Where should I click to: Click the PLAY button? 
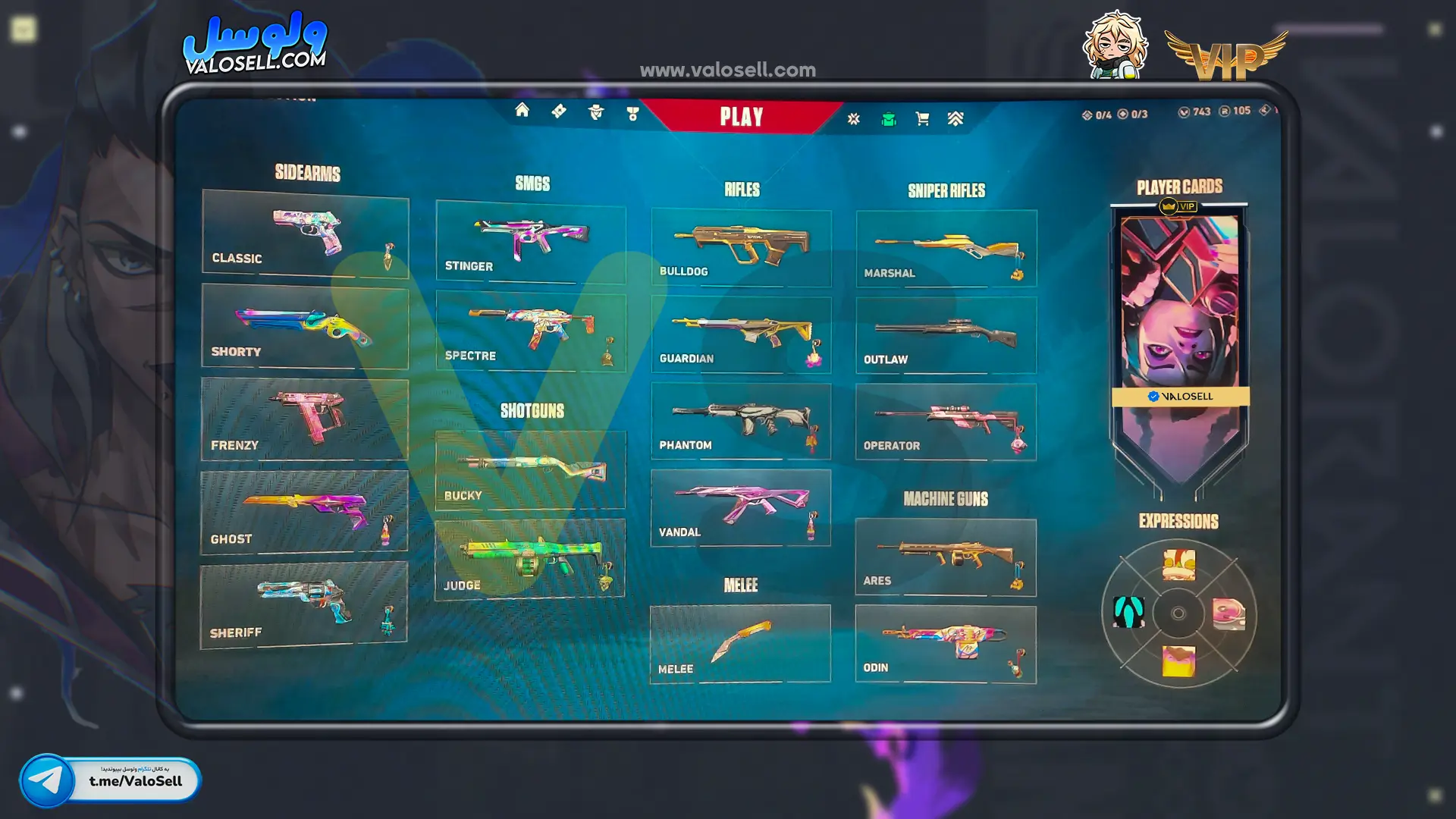point(741,117)
